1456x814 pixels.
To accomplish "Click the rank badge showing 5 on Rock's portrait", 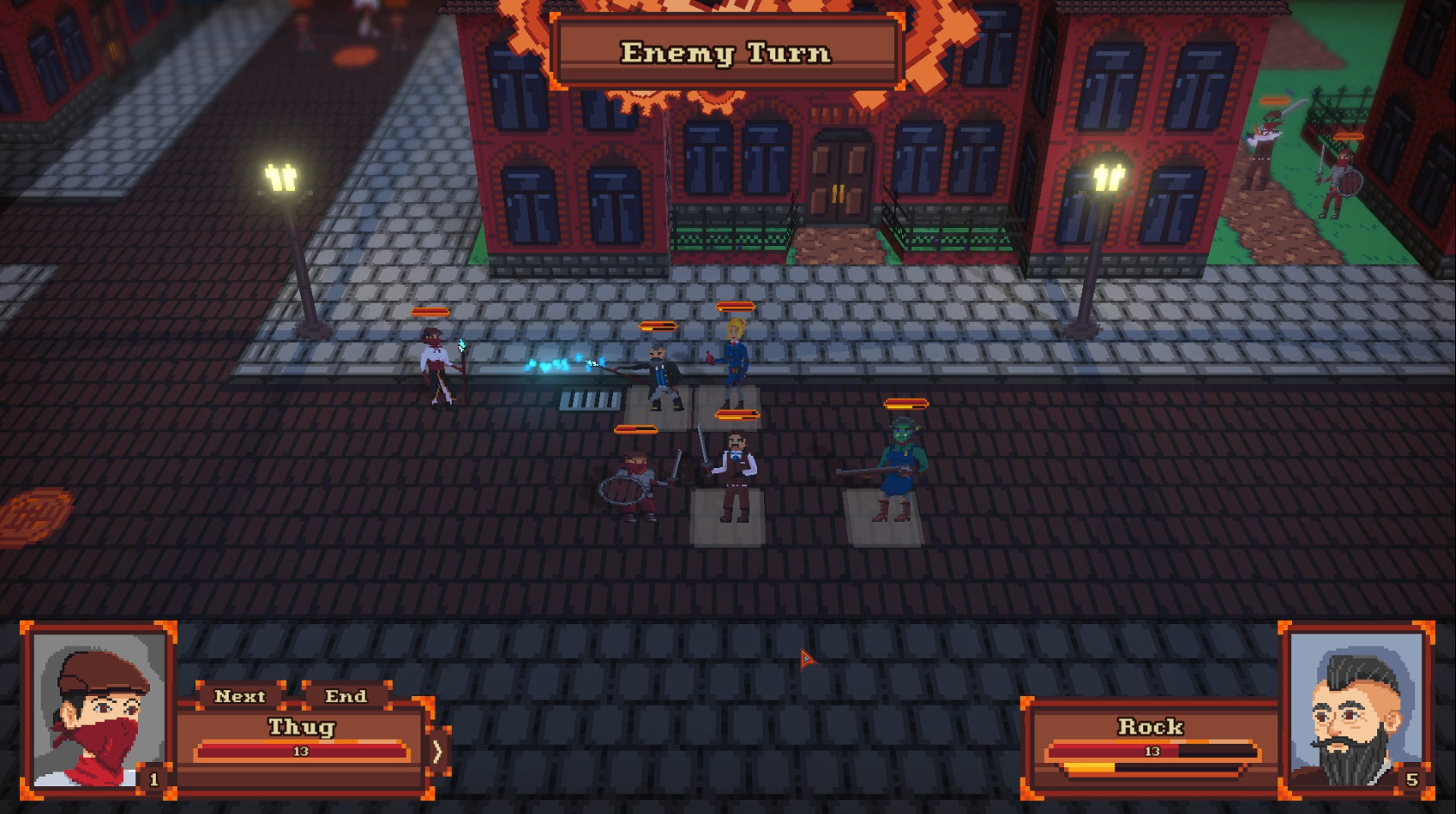I will tap(1414, 778).
